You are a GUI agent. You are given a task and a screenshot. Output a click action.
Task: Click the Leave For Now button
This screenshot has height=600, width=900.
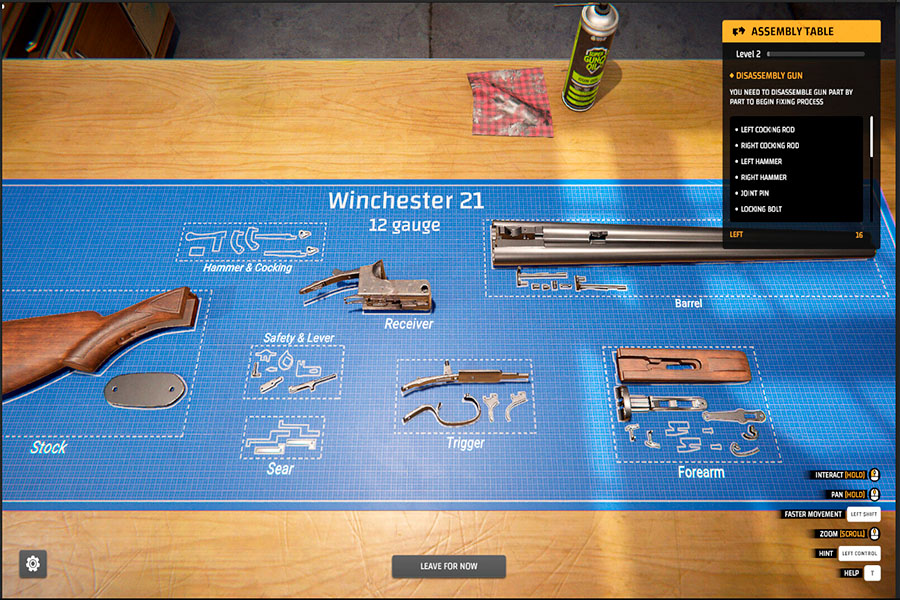point(449,566)
